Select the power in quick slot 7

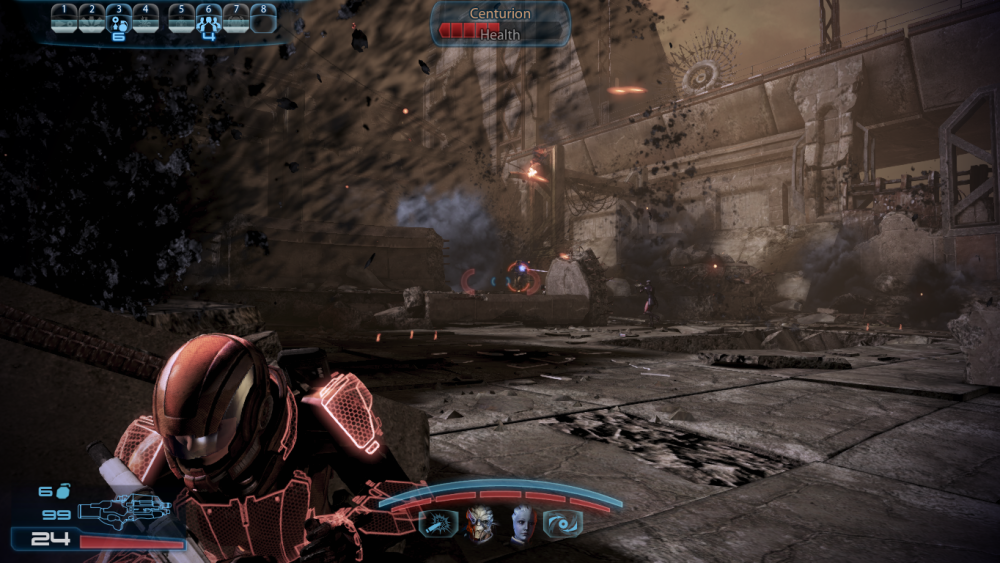(x=236, y=18)
